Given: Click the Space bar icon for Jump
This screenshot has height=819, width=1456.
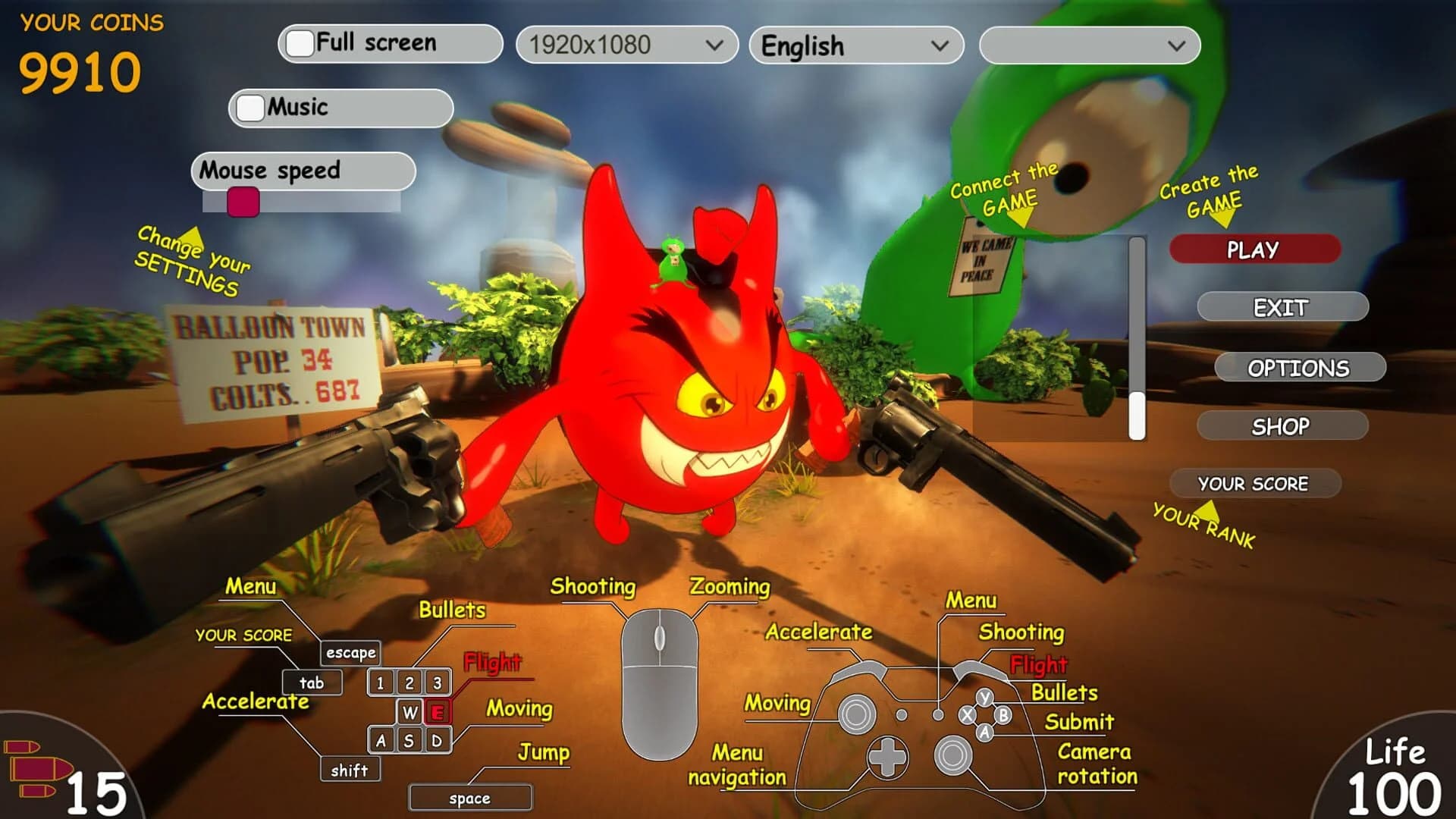Looking at the screenshot, I should [470, 797].
